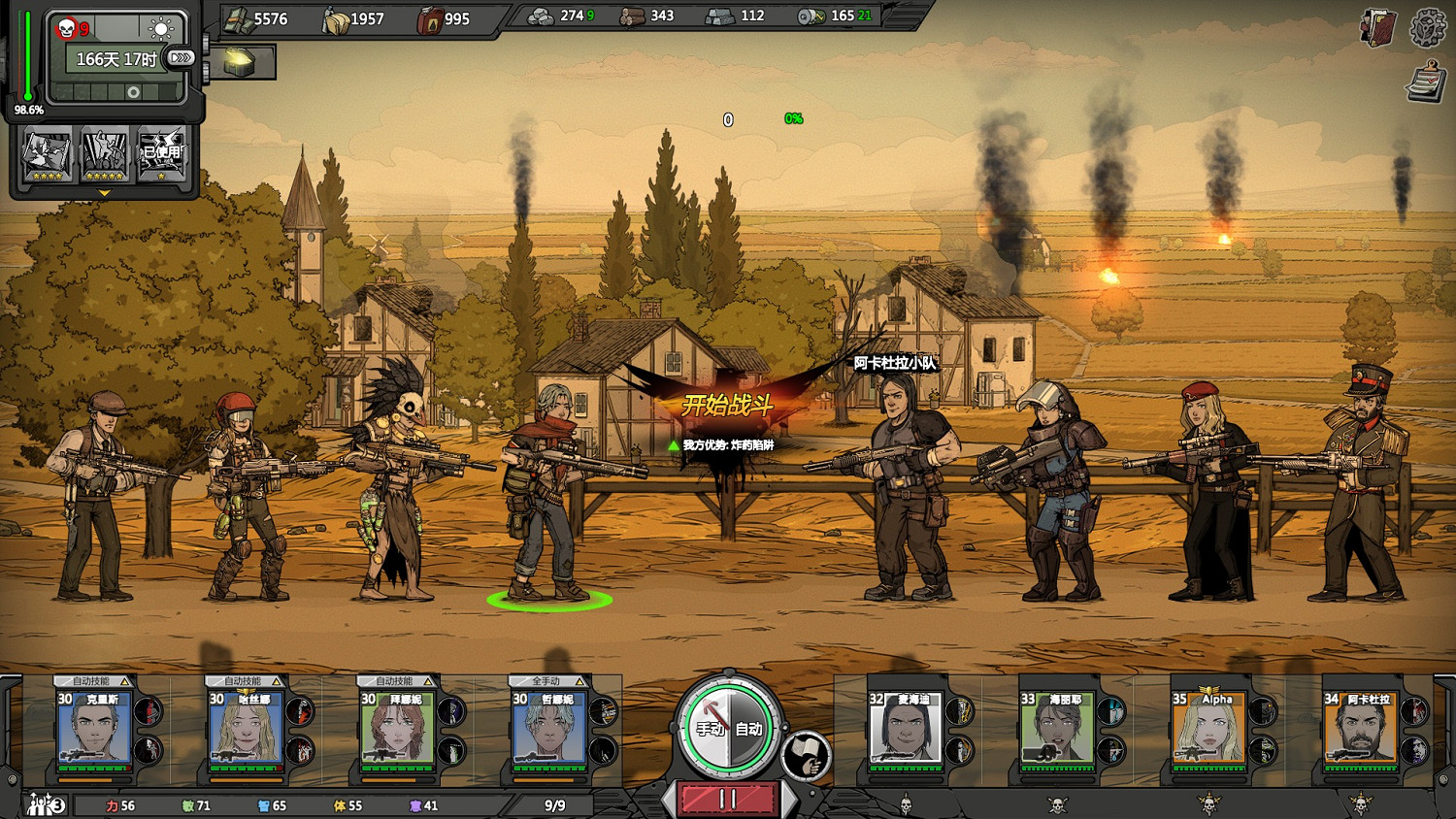1456x819 pixels.
Task: Select squad member 哈丝娜 portrait
Action: click(246, 728)
